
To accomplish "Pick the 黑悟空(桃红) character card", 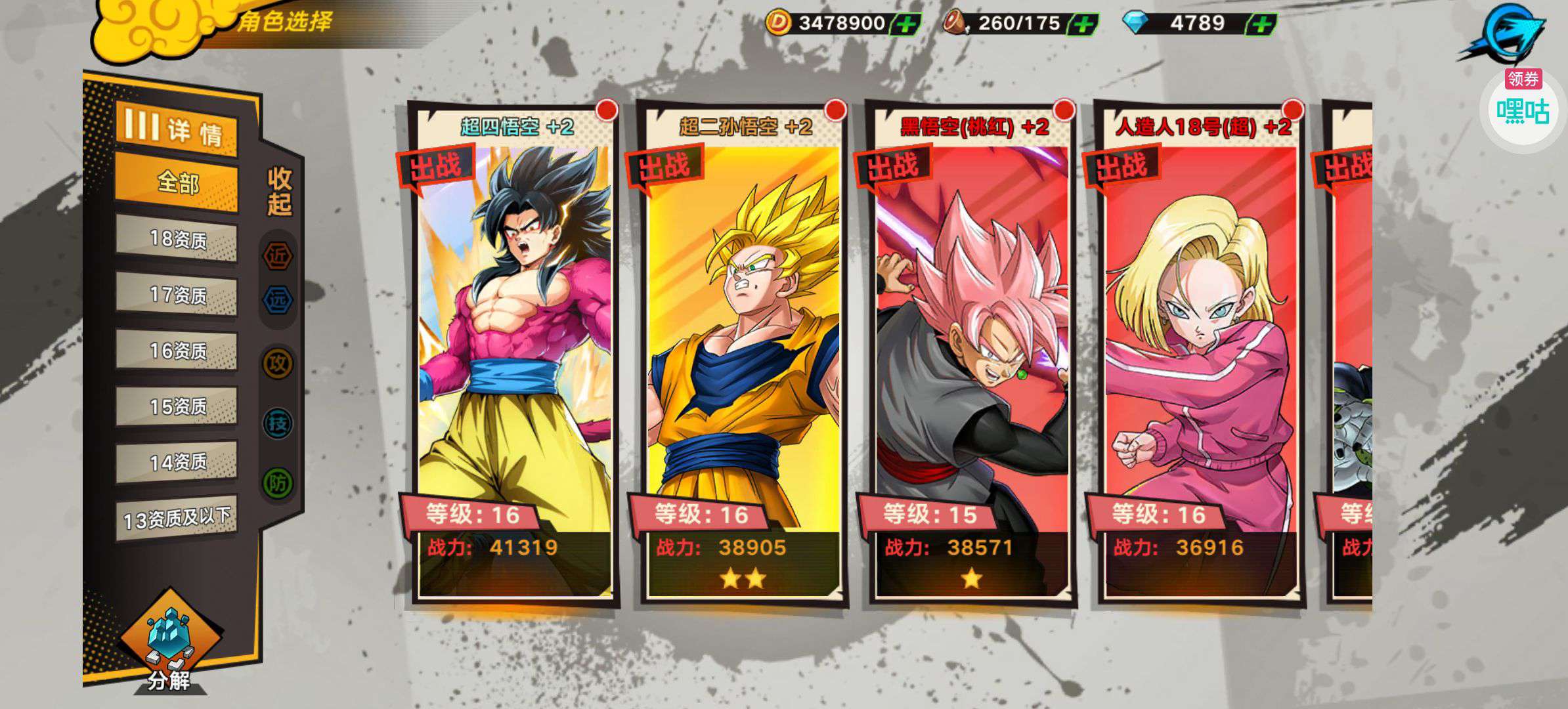I will click(972, 354).
